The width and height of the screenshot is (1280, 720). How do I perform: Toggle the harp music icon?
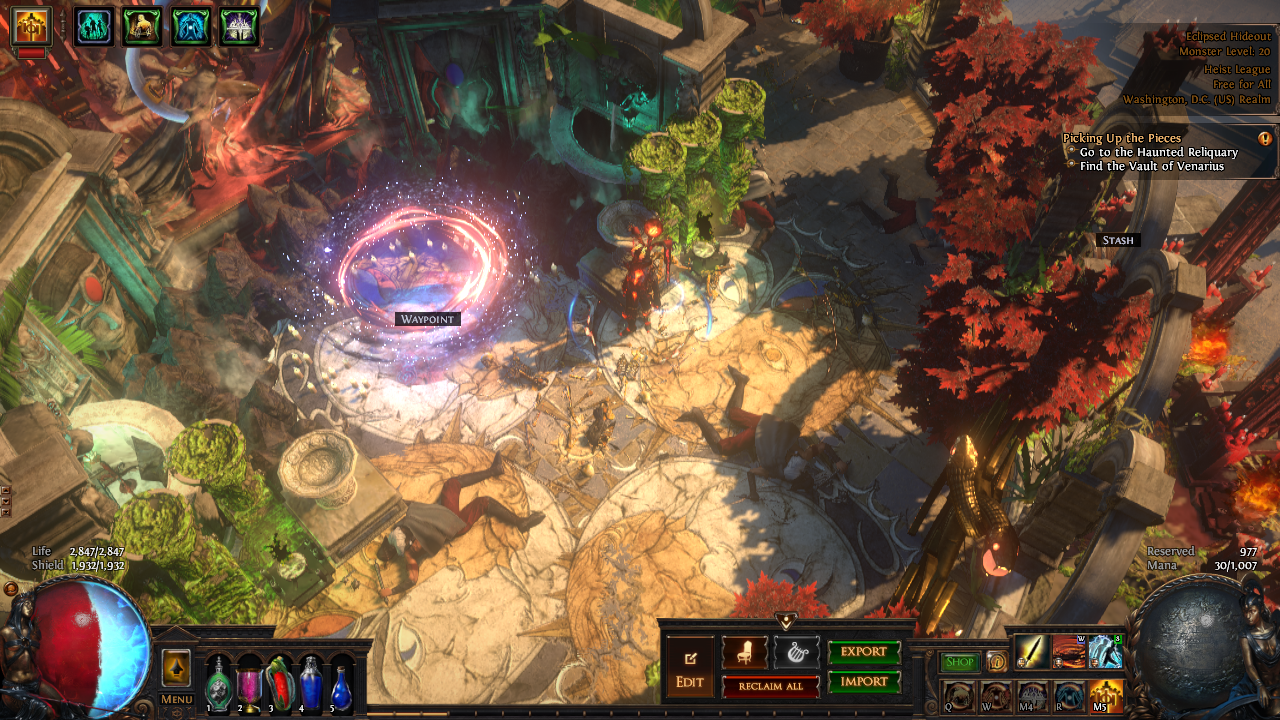(796, 652)
